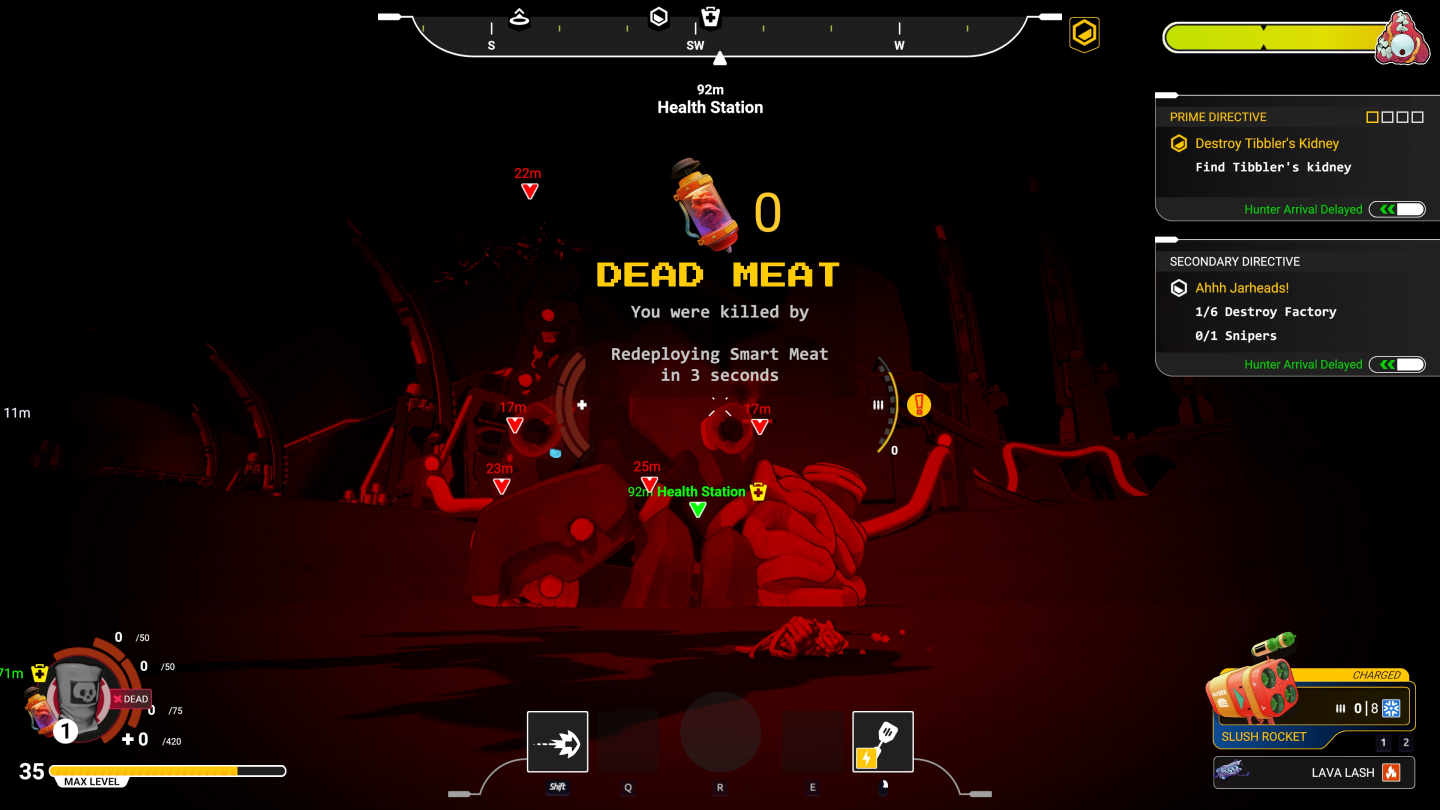
Task: Select the green Health Station waypoint marker
Action: (698, 509)
